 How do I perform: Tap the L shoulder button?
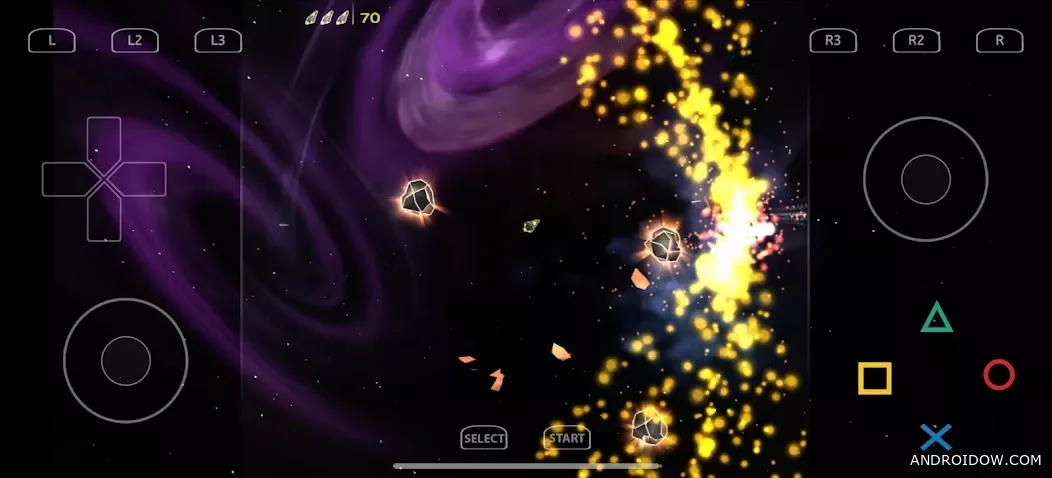[x=52, y=41]
